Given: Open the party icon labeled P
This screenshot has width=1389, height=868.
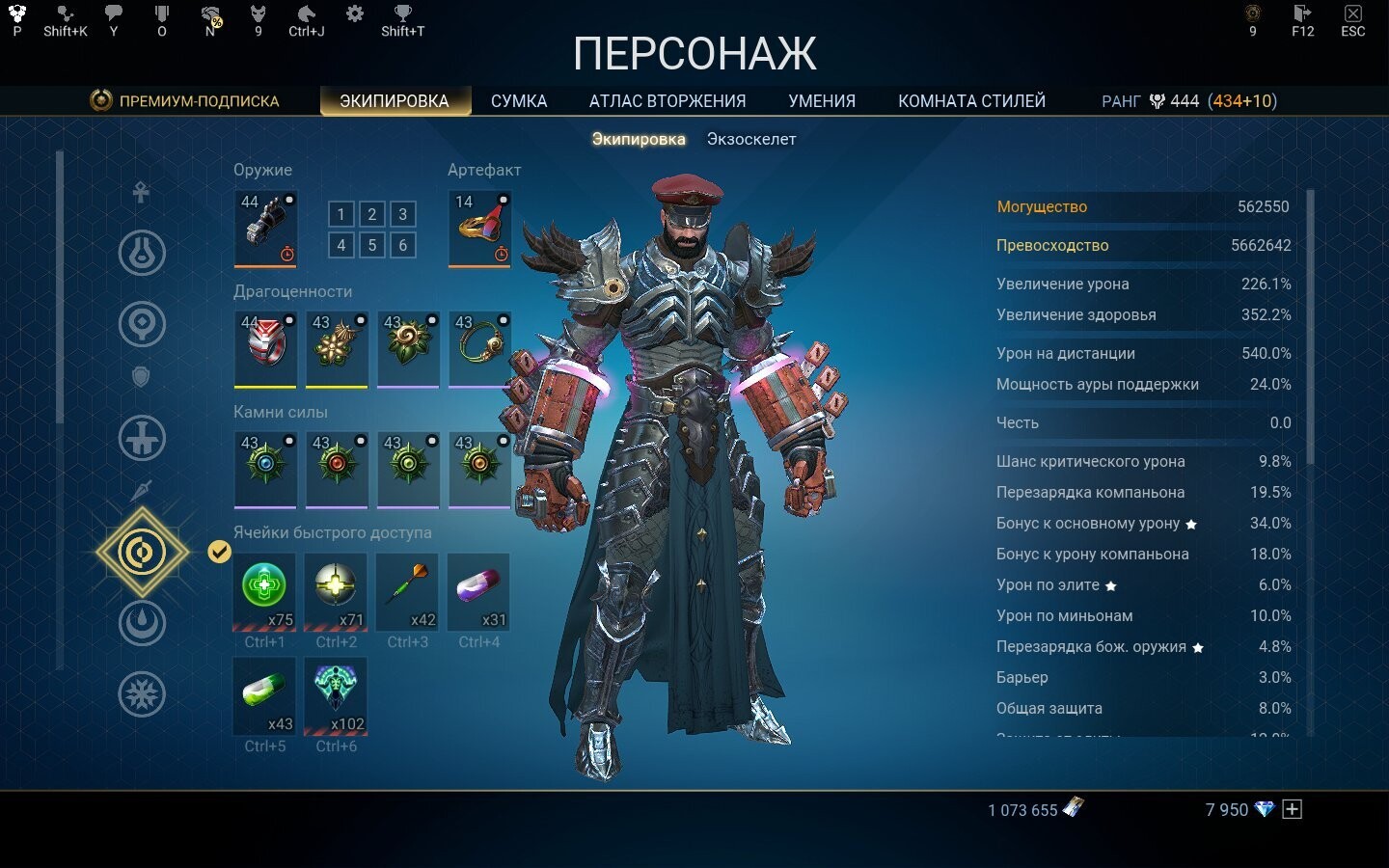Looking at the screenshot, I should [x=16, y=13].
